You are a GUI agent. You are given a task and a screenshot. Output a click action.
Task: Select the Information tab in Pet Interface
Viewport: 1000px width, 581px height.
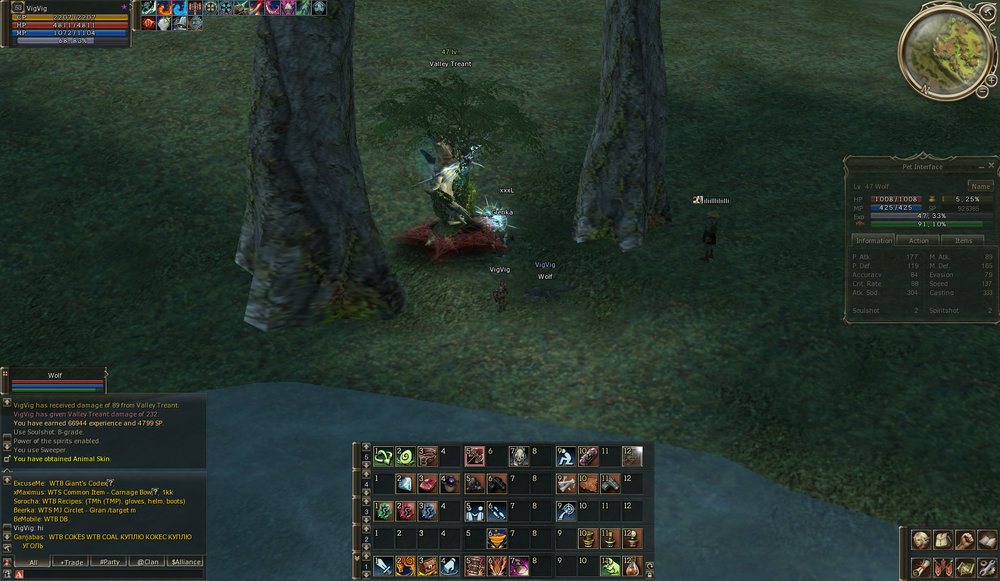874,240
